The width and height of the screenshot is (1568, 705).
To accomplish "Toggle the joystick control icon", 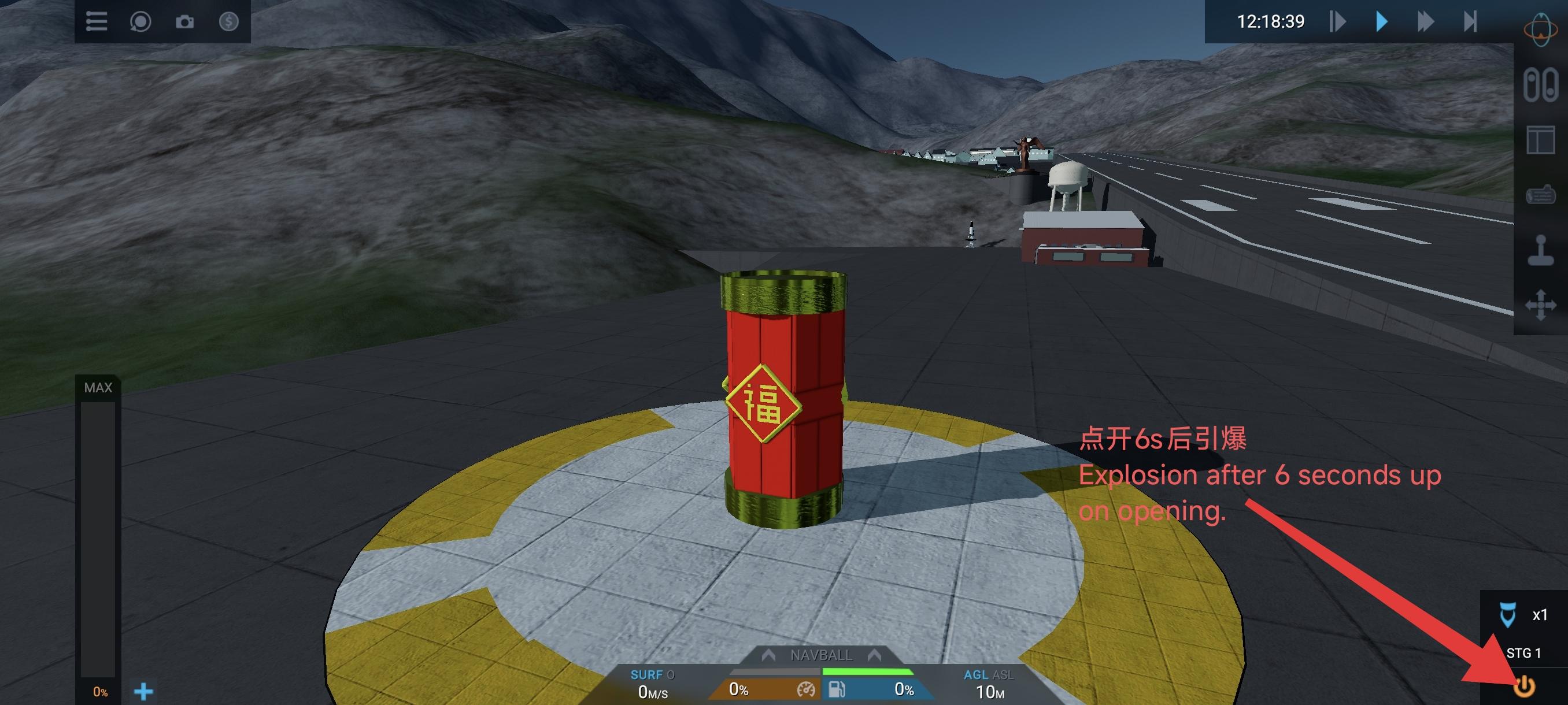I will click(1540, 250).
